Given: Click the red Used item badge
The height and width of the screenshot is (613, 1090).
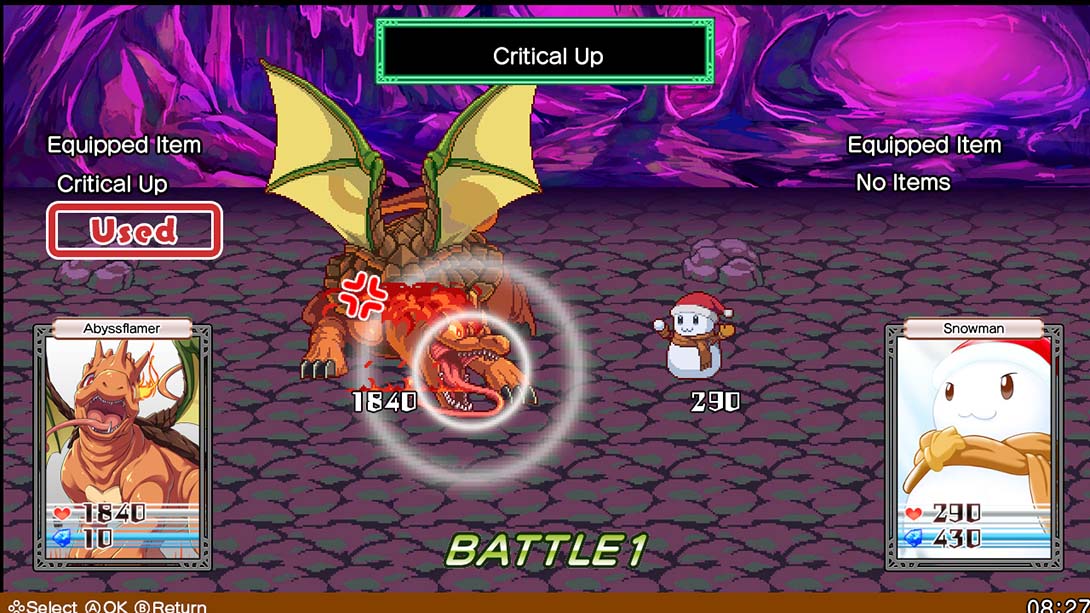Looking at the screenshot, I should 134,231.
